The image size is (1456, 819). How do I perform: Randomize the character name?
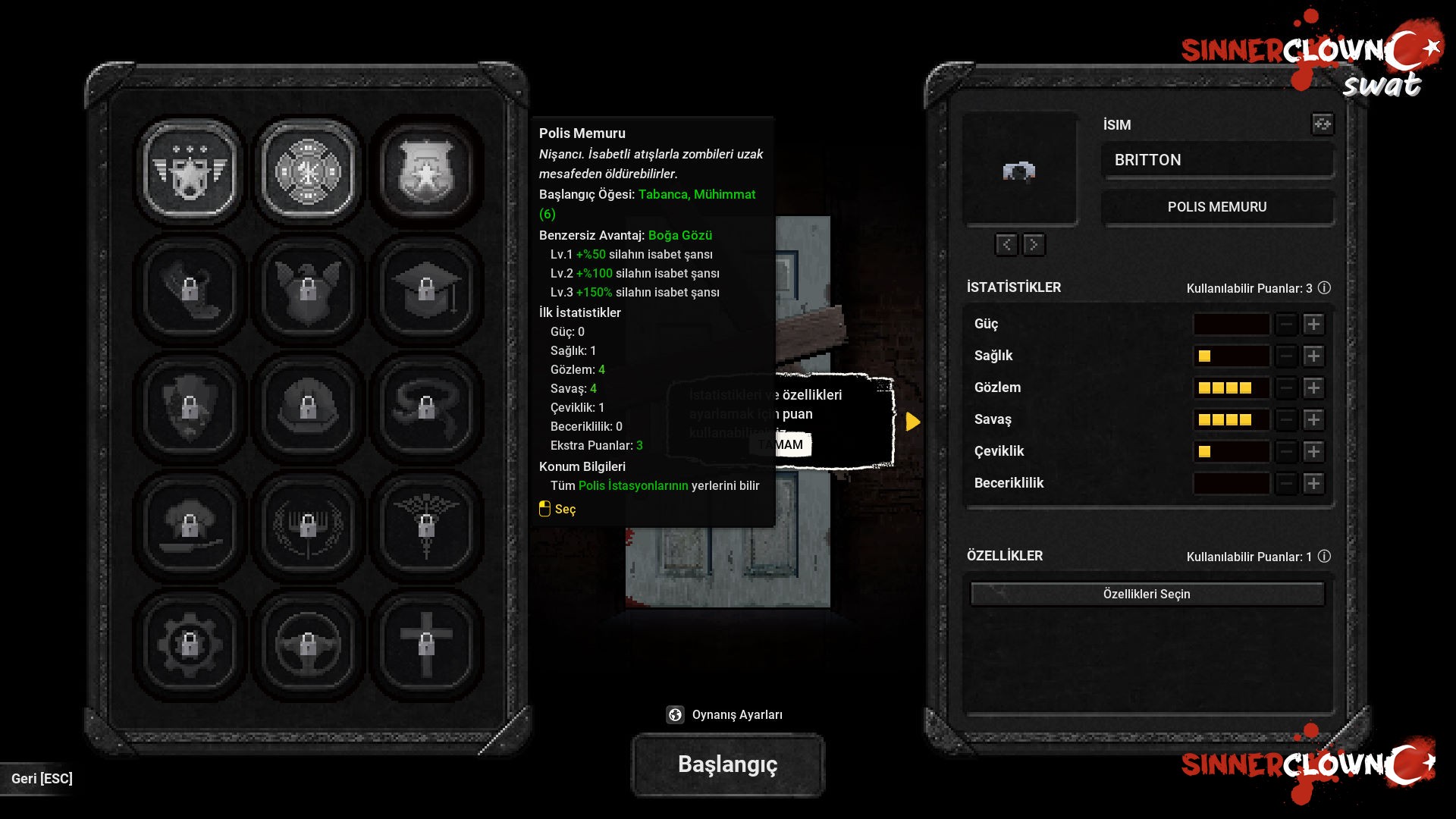point(1323,124)
